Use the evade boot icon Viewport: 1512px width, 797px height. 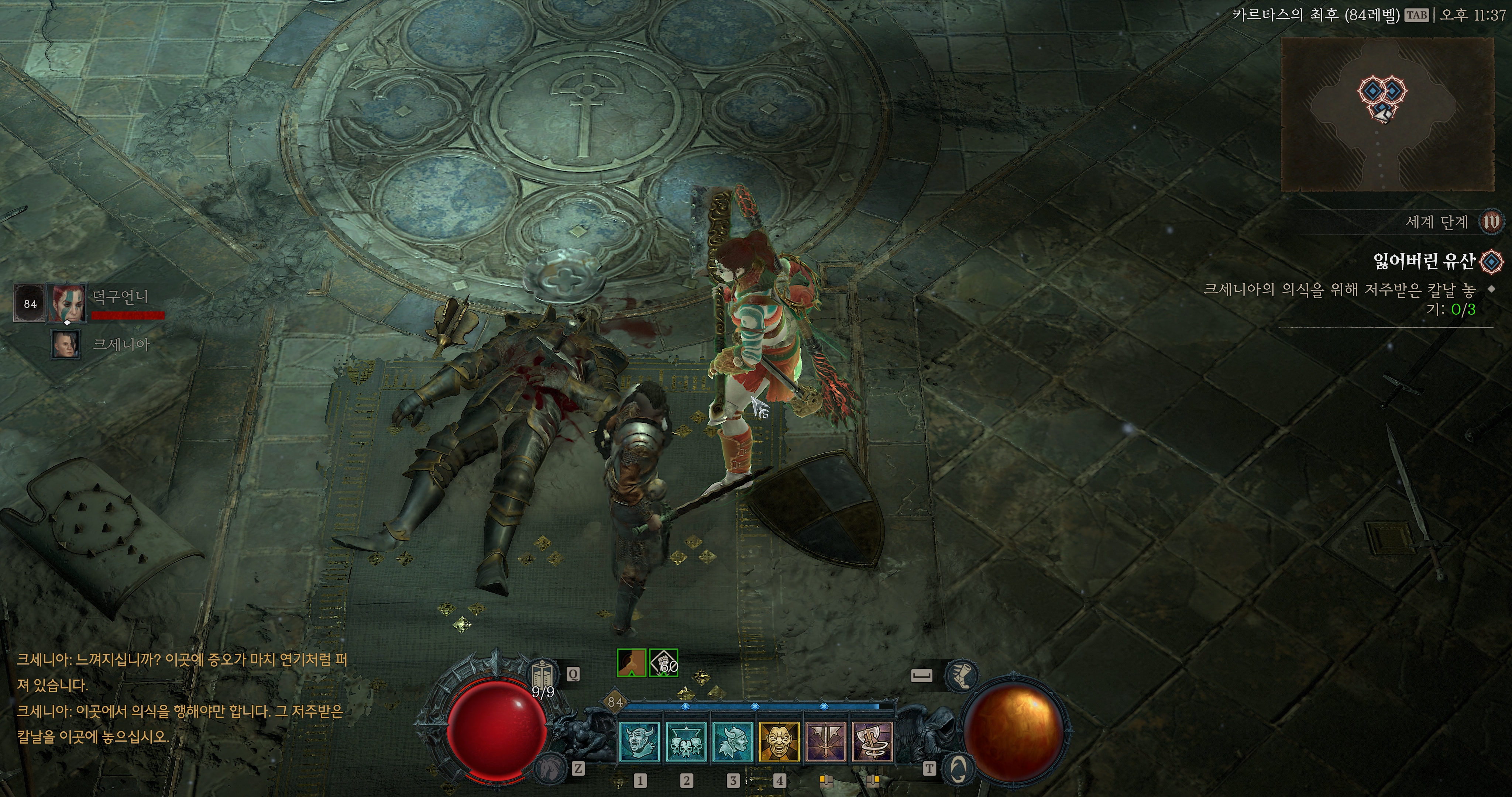point(961,675)
